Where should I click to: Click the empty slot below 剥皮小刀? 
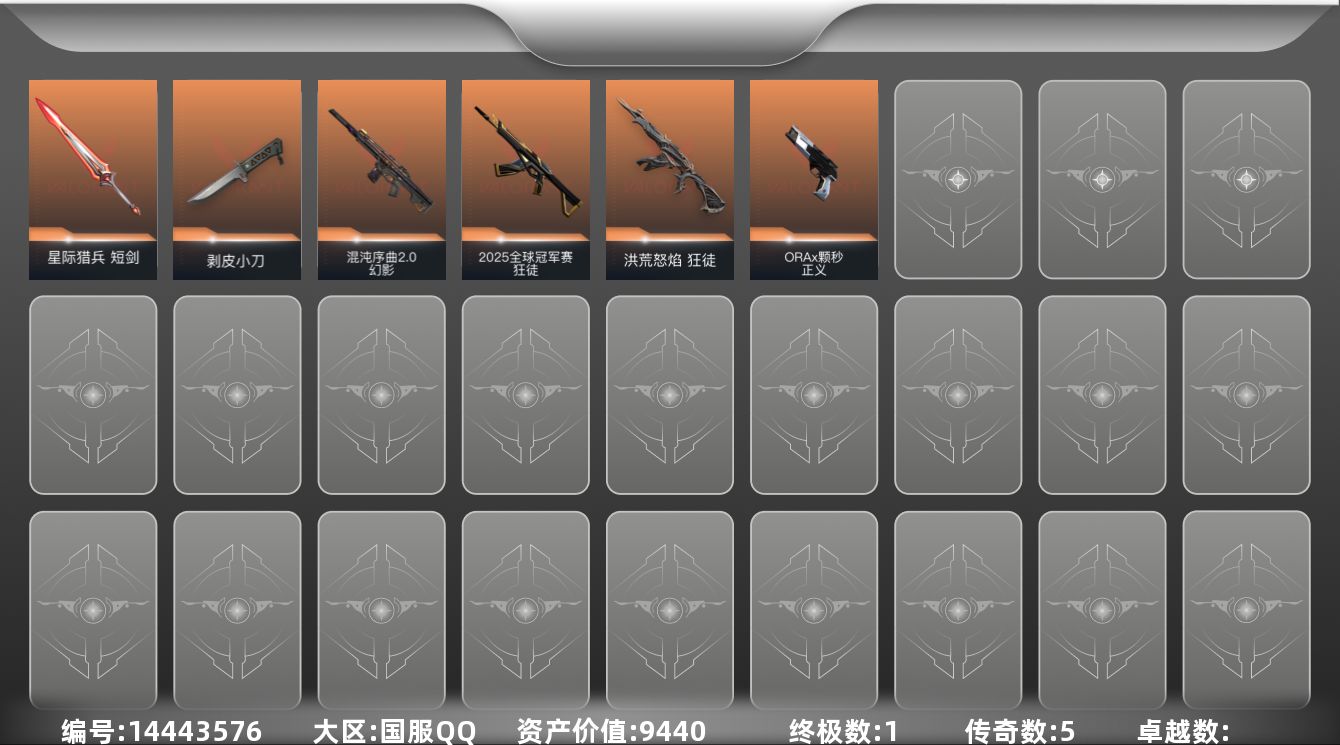[236, 394]
